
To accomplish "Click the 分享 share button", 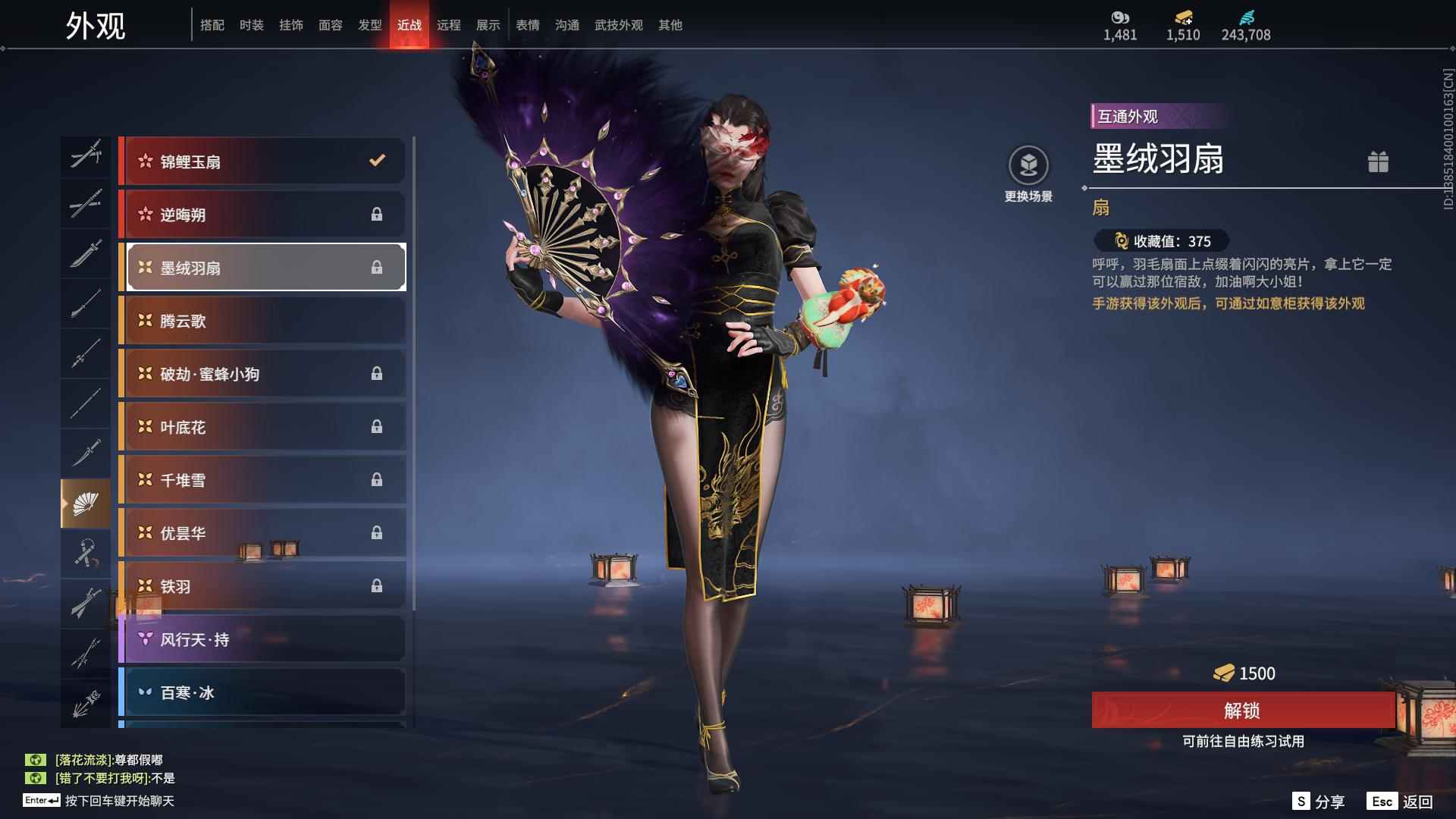I will click(1318, 801).
